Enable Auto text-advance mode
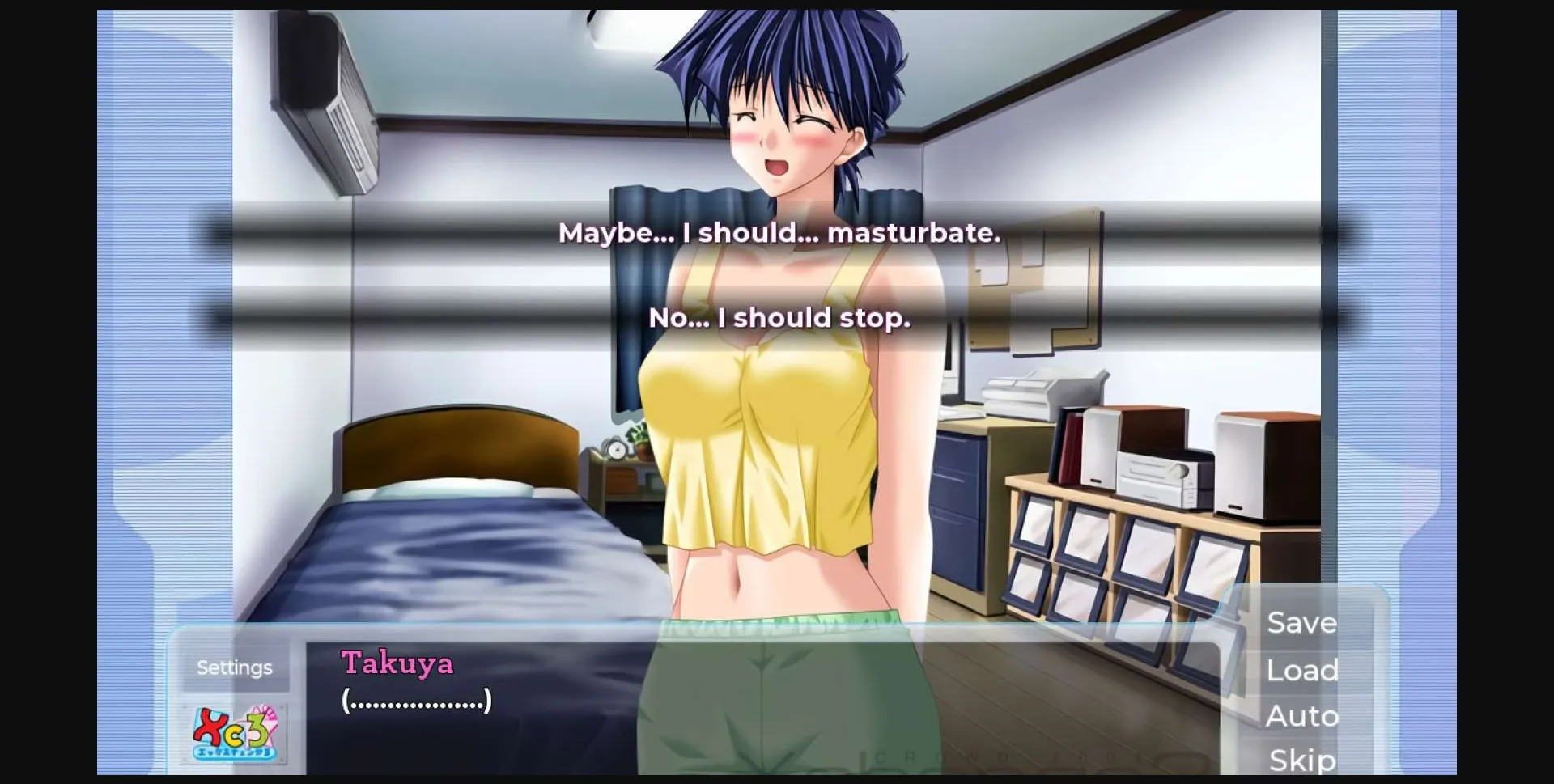This screenshot has height=784, width=1554. pos(1302,715)
